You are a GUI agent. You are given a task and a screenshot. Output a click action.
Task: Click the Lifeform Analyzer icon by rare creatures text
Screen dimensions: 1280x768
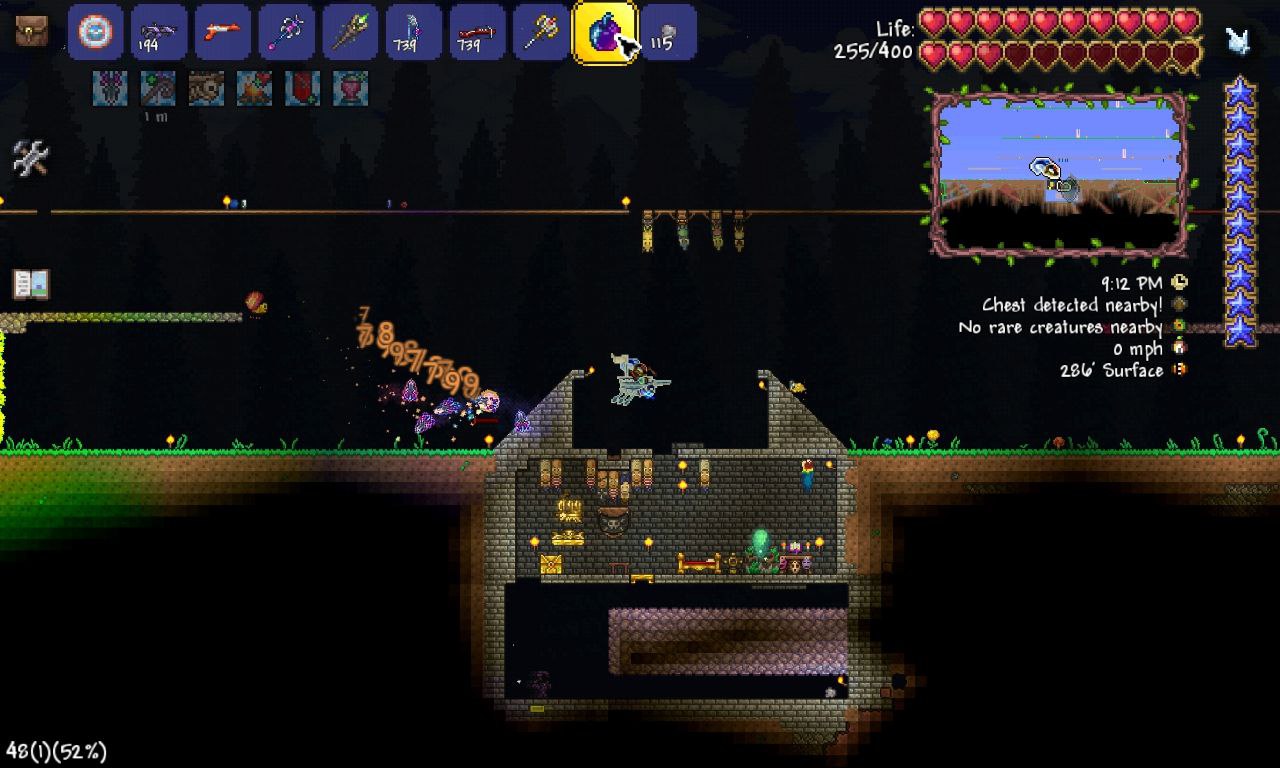[x=1178, y=327]
